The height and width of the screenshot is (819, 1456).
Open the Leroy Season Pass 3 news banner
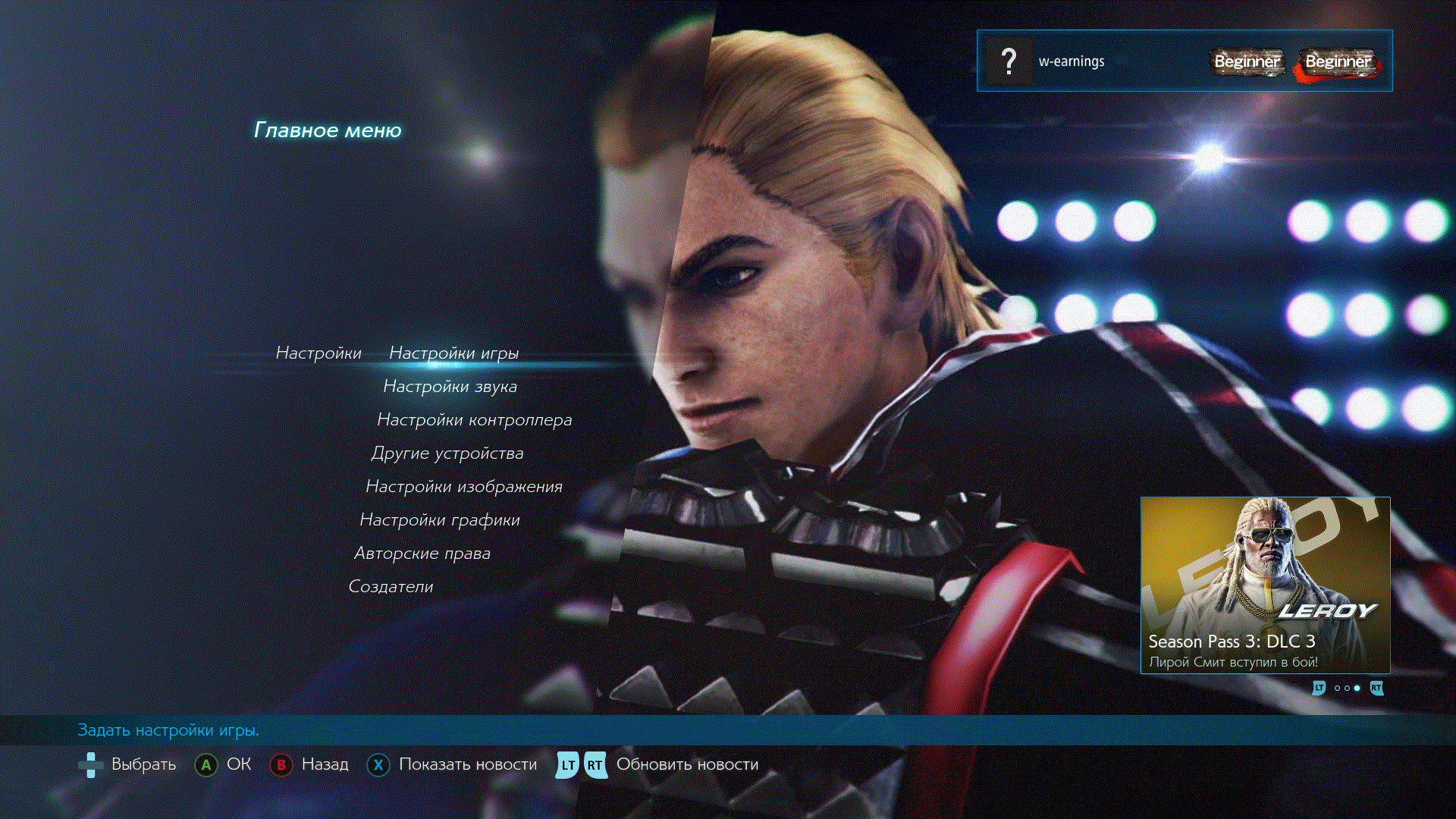[1265, 585]
